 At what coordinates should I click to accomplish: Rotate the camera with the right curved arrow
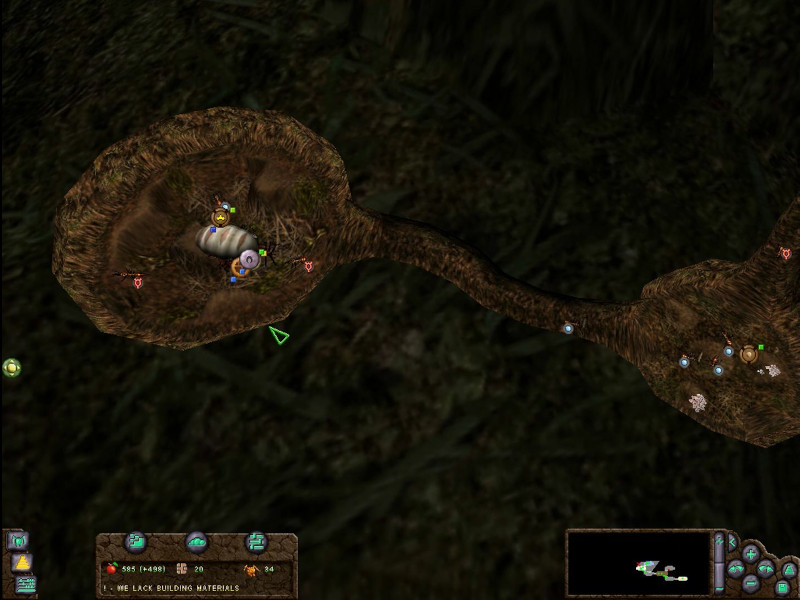pos(766,568)
